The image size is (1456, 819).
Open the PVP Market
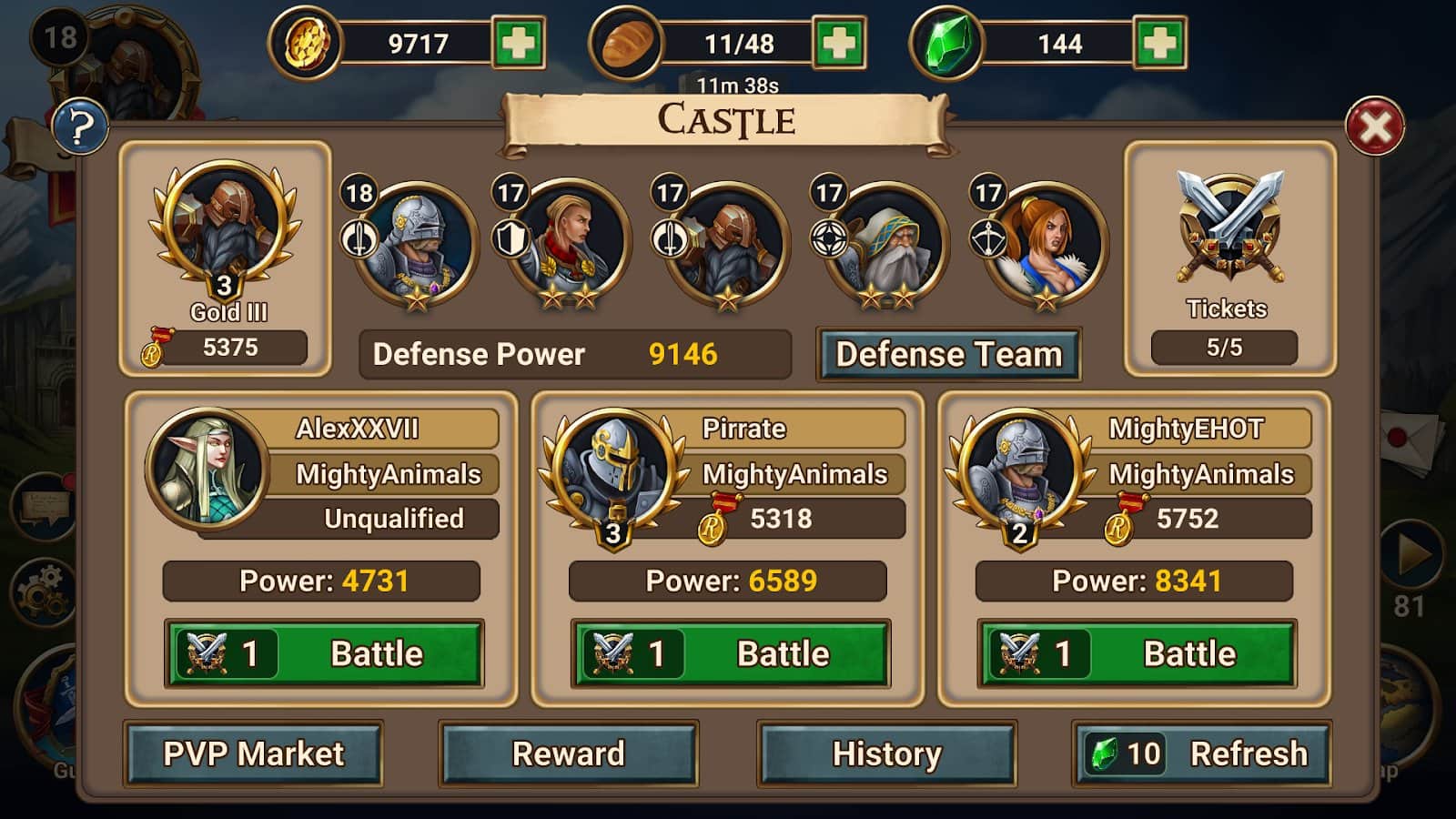coord(253,753)
